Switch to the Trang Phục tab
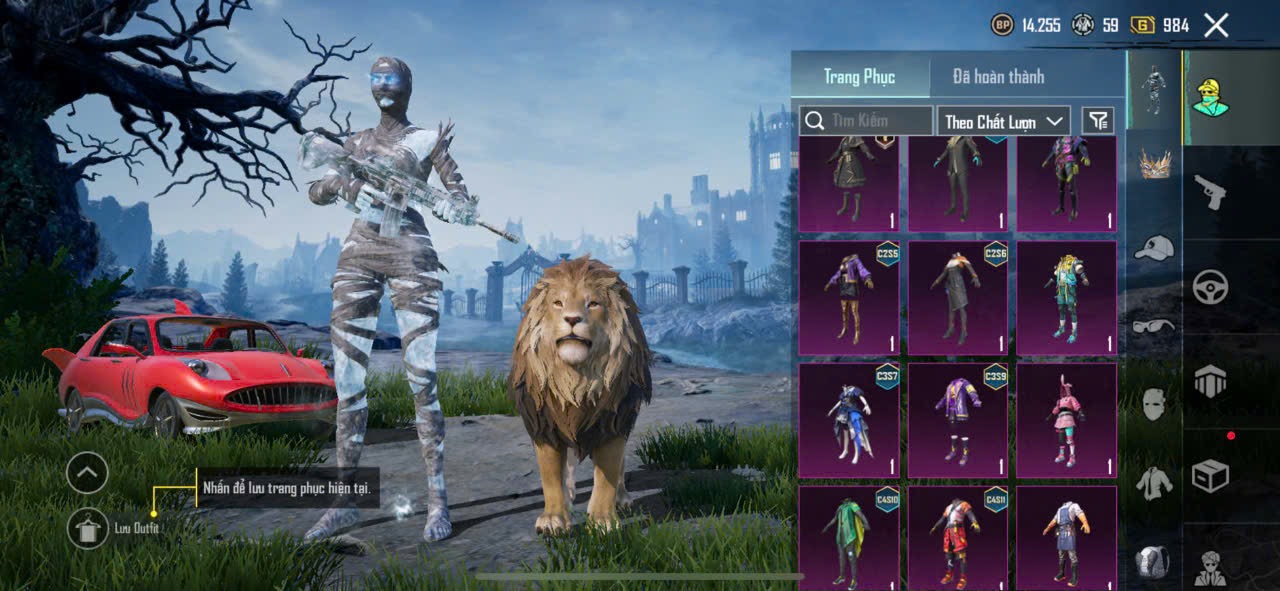1280x591 pixels. 859,77
